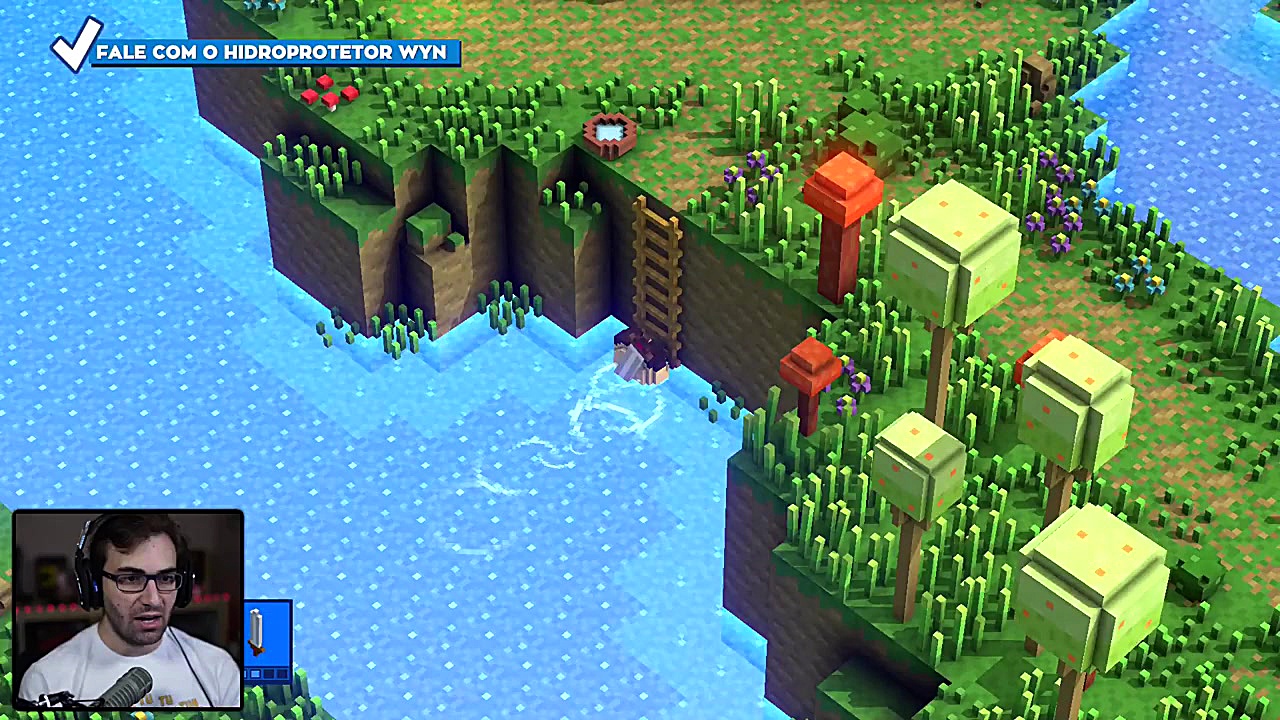The image size is (1280, 720).
Task: Click the streamer webcam overlay
Action: click(x=128, y=610)
